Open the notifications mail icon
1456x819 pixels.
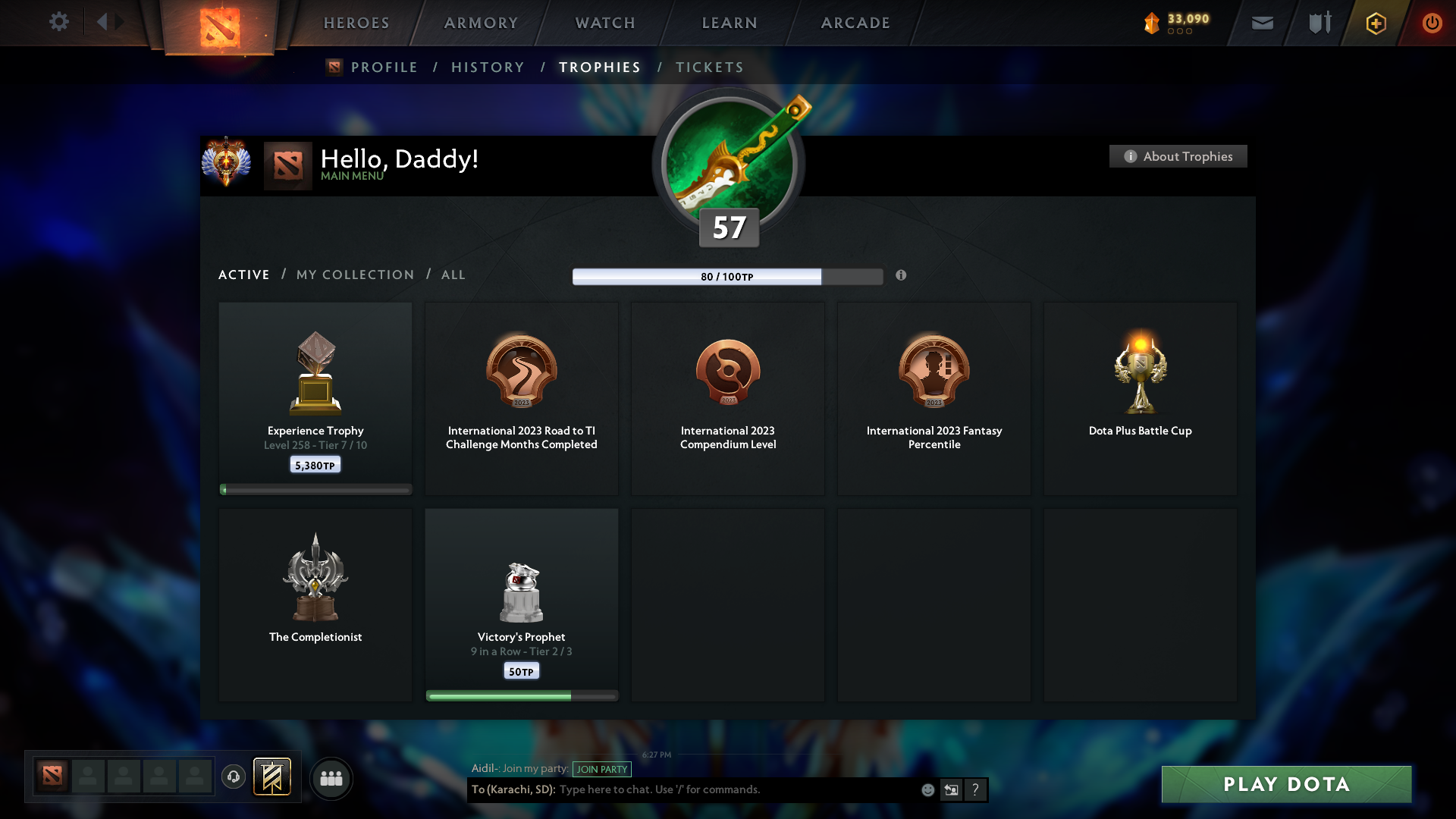tap(1263, 23)
